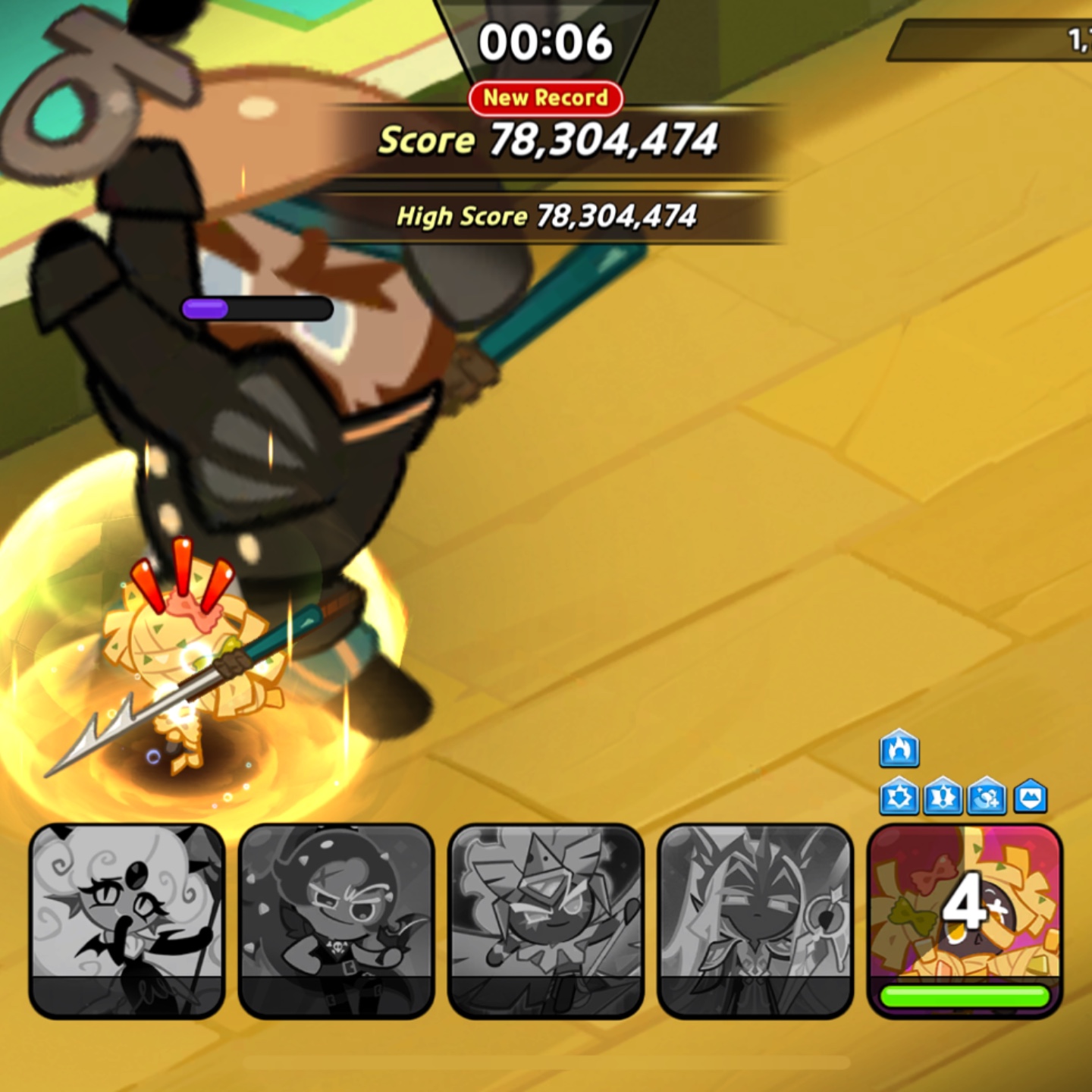Activate the staff-wielding cookie skill portrait
1092x1092 pixels.
755,919
